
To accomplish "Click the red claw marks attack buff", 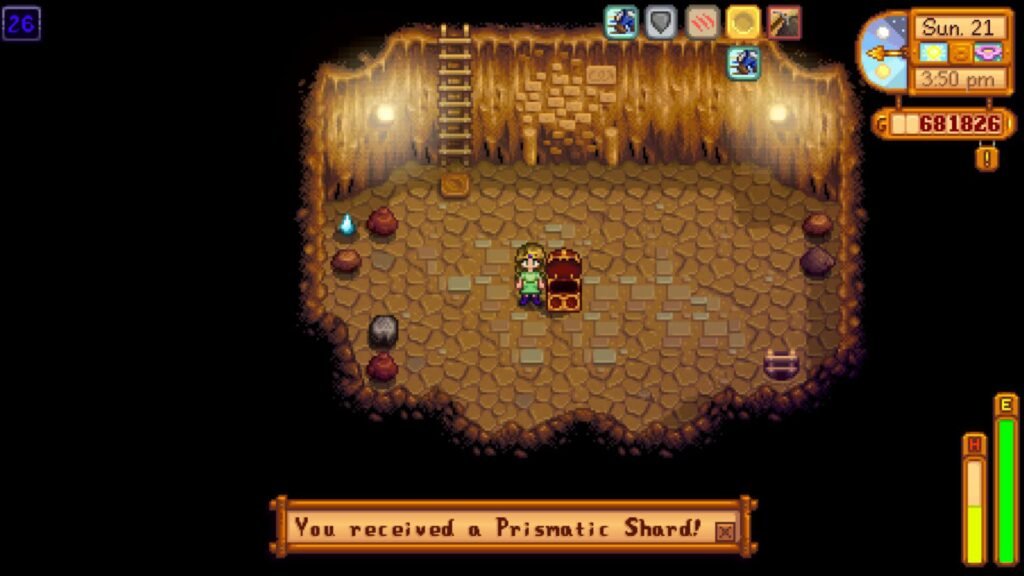I will point(702,22).
